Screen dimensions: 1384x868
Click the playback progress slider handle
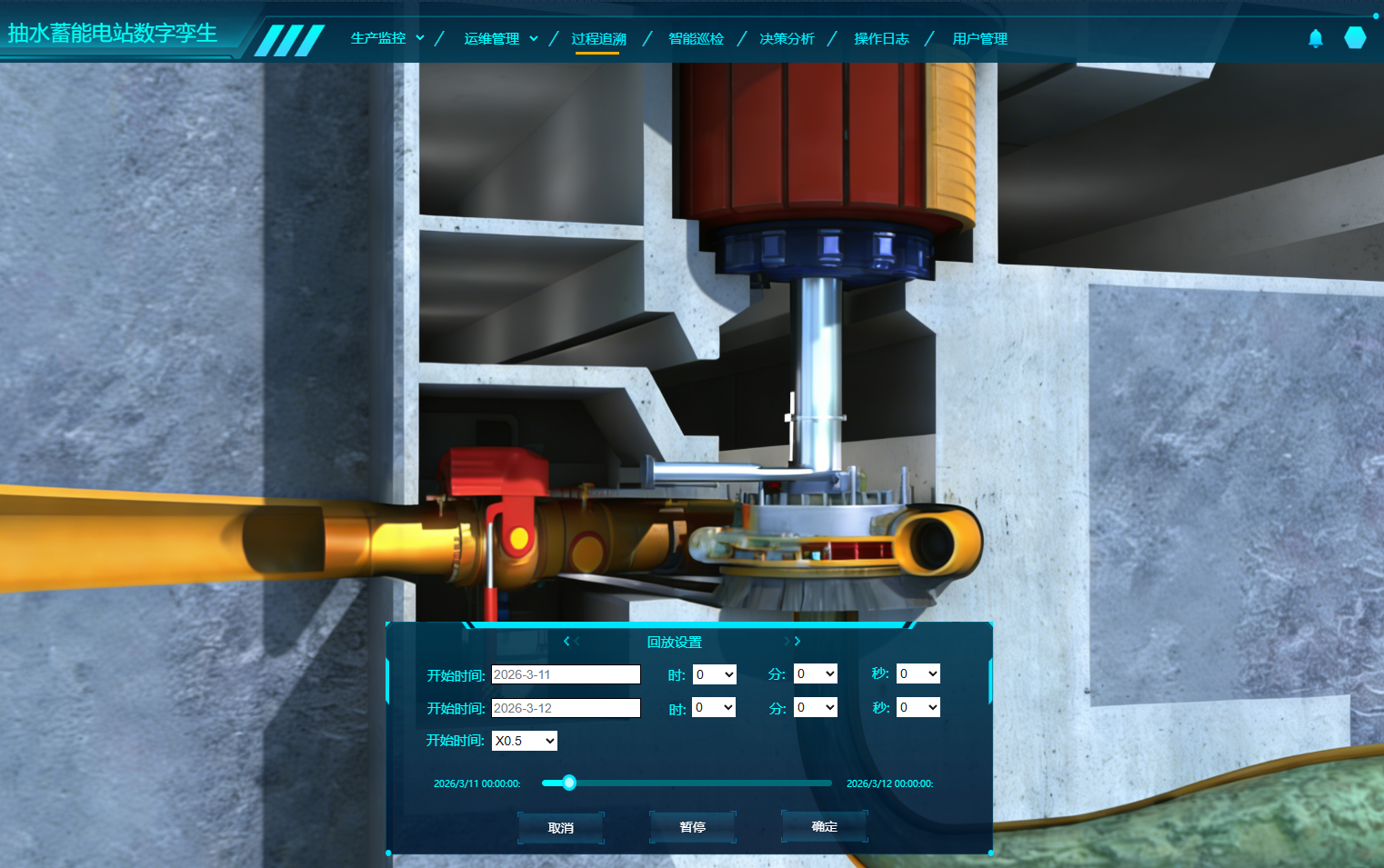(569, 783)
